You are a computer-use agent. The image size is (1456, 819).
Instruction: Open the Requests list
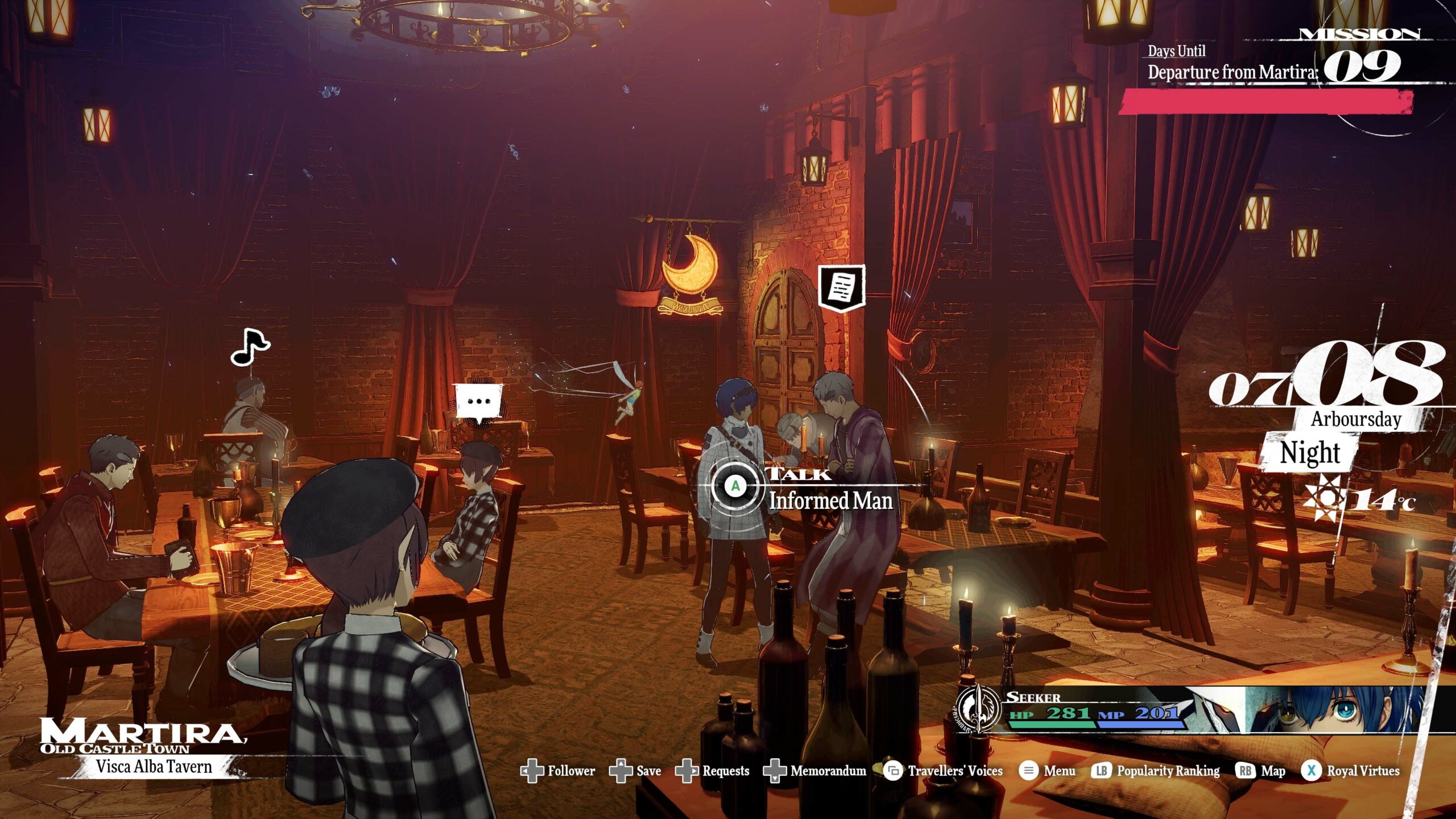tap(712, 771)
